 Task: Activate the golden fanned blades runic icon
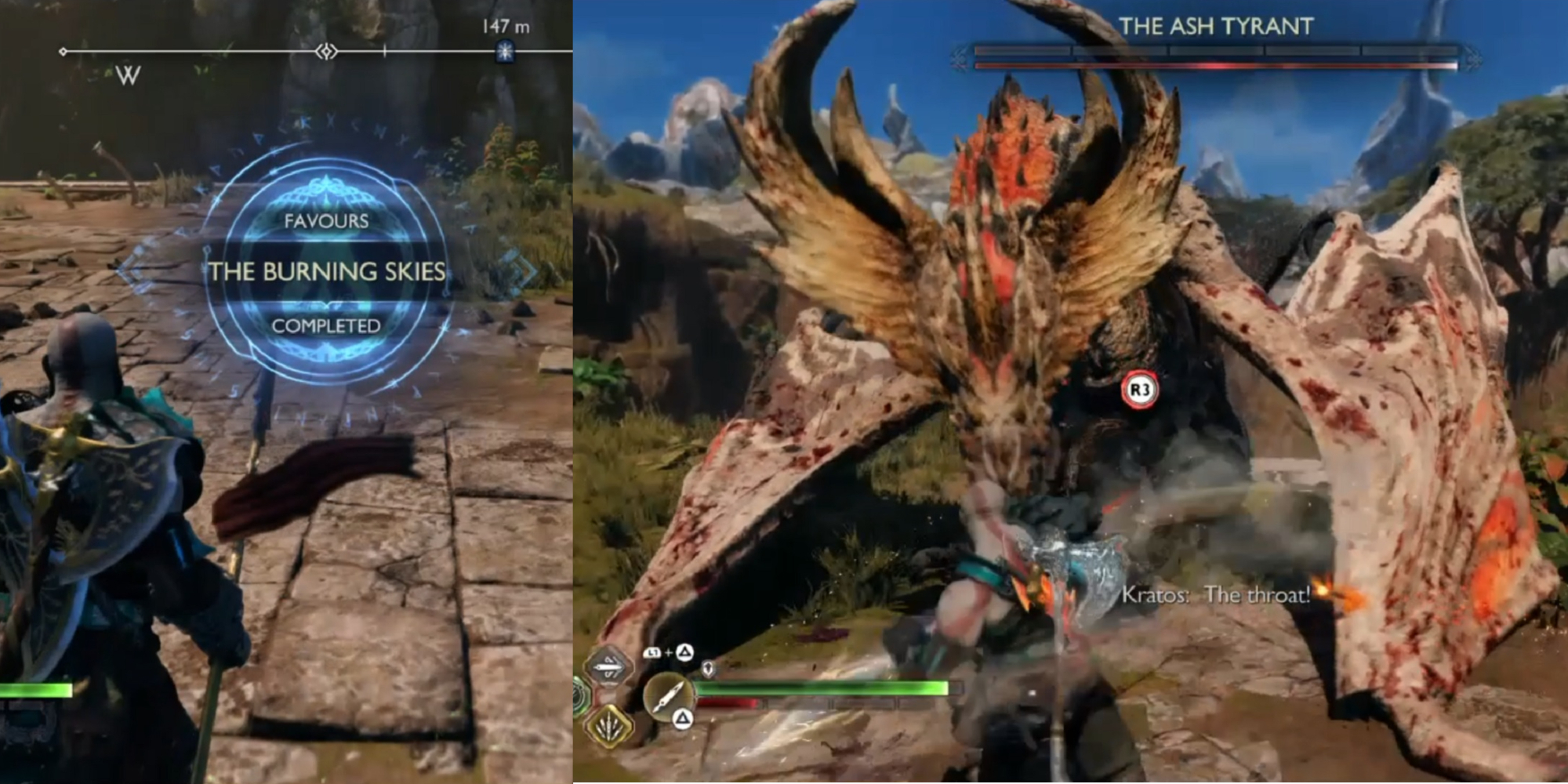(608, 726)
